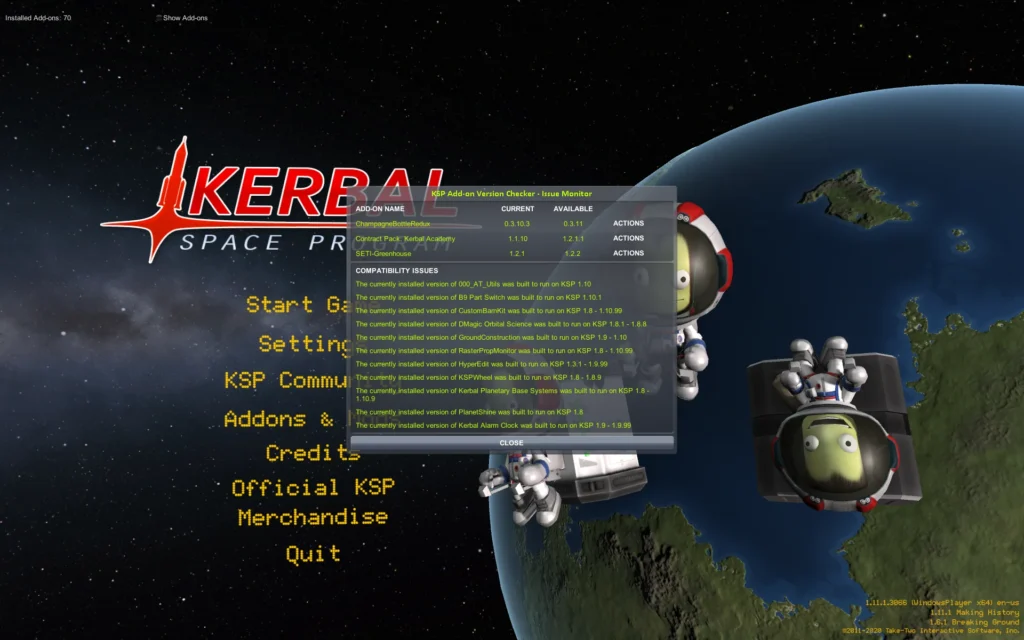Screen dimensions: 1024x640
Task: Open the KSP Community entry
Action: coord(285,381)
